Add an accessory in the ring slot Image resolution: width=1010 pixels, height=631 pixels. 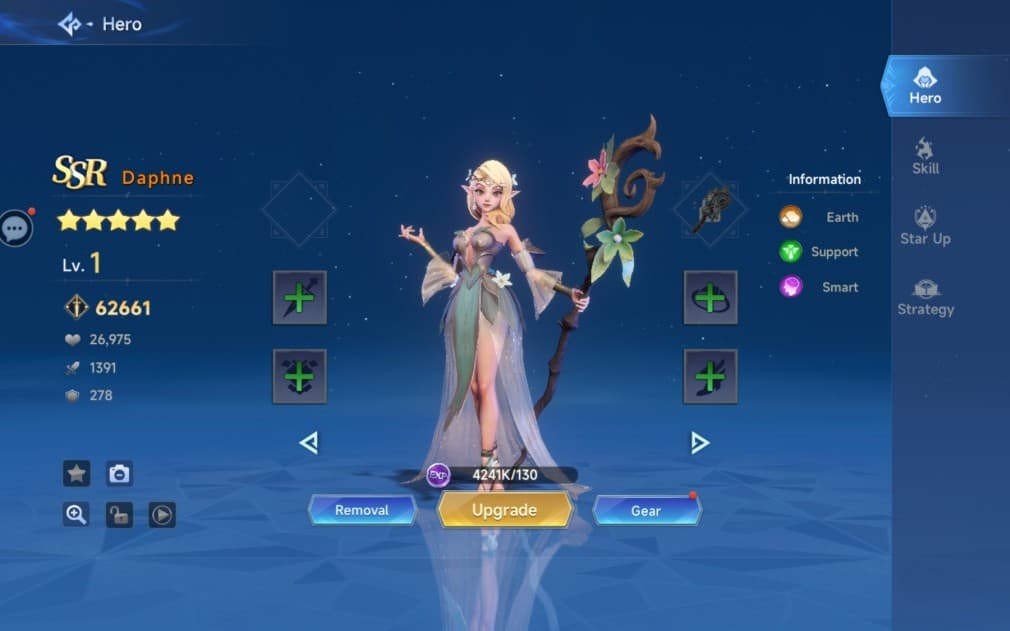point(710,297)
